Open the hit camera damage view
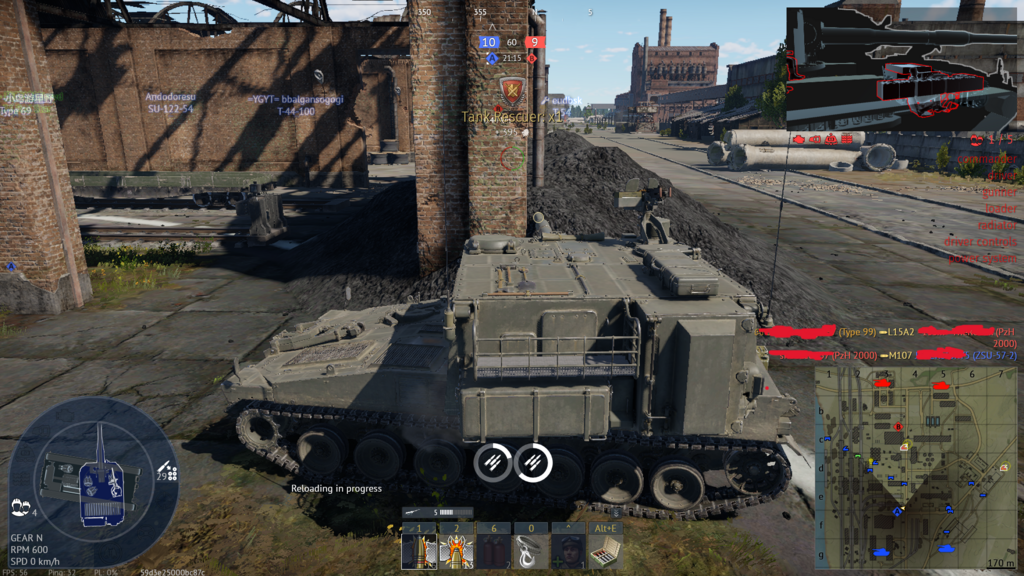The width and height of the screenshot is (1024, 576). click(900, 65)
